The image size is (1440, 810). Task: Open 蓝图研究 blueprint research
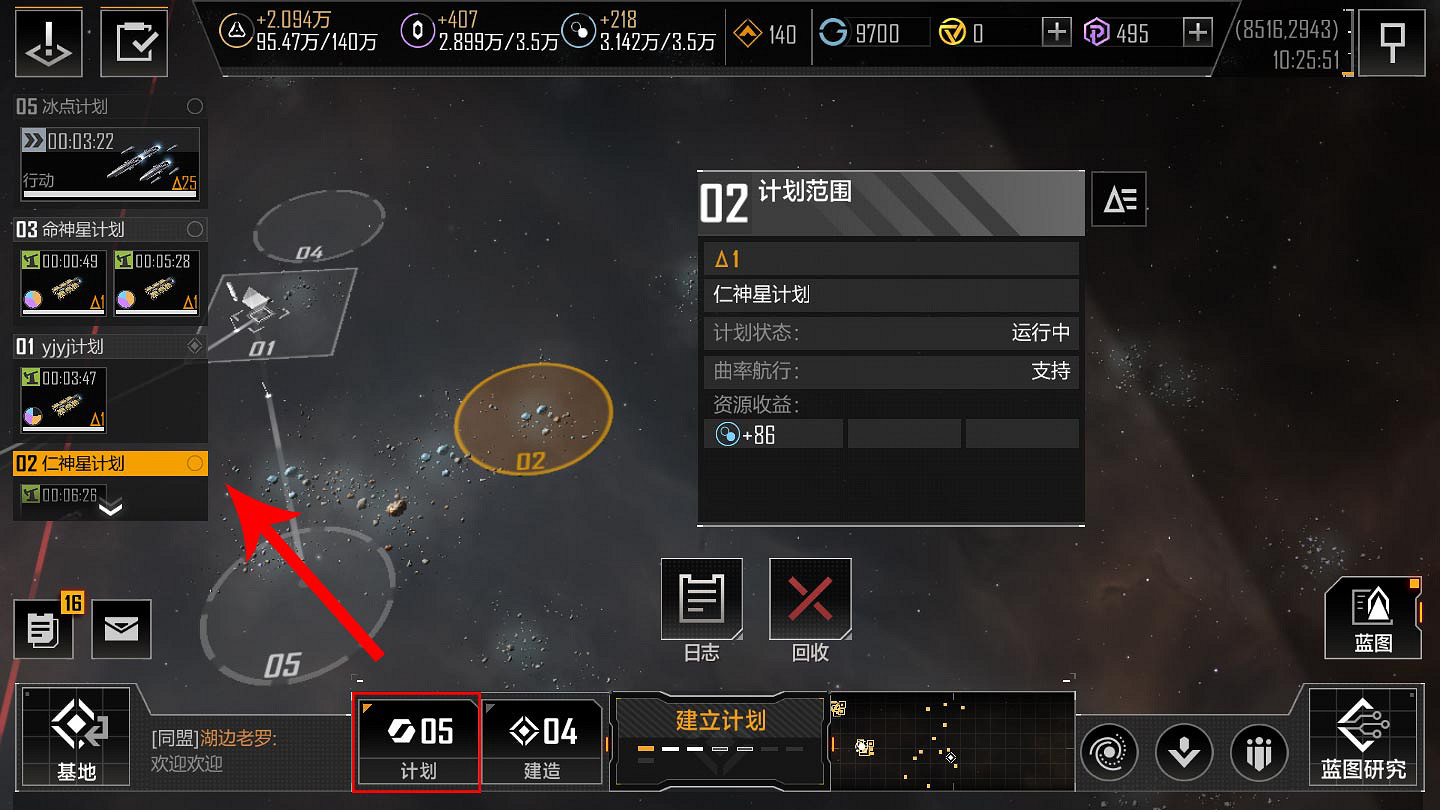click(x=1366, y=740)
